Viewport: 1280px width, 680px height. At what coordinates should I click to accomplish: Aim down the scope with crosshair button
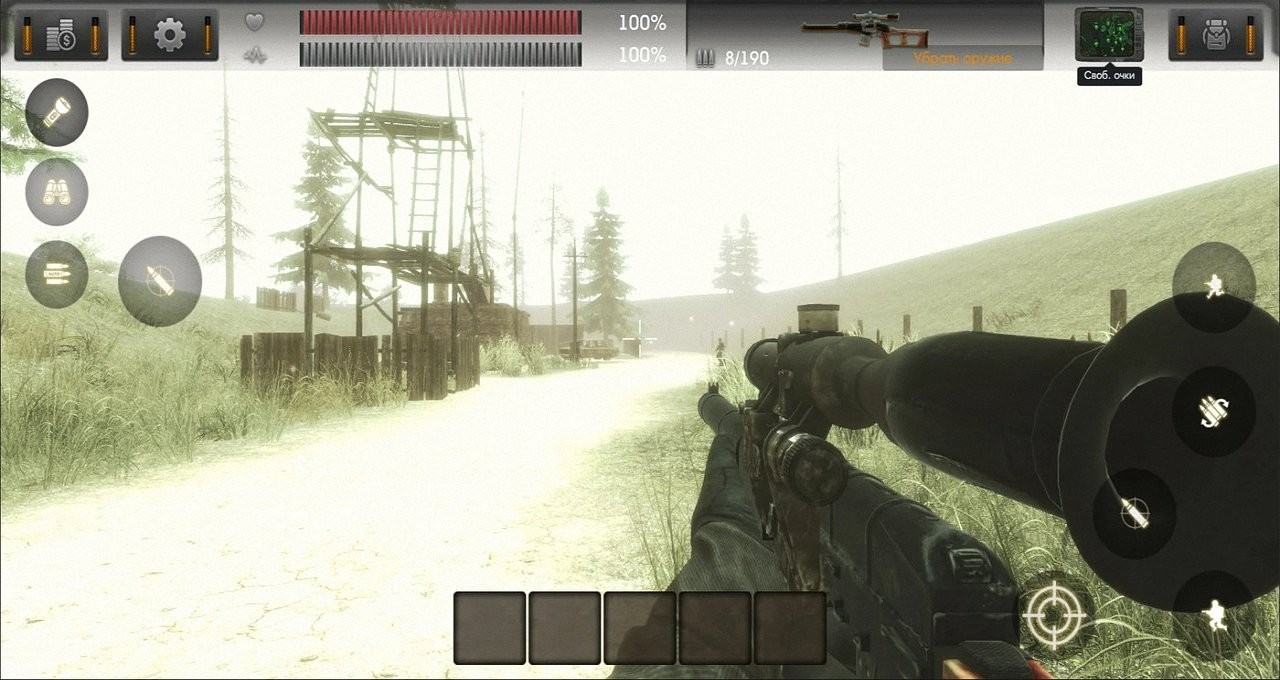pos(1053,612)
